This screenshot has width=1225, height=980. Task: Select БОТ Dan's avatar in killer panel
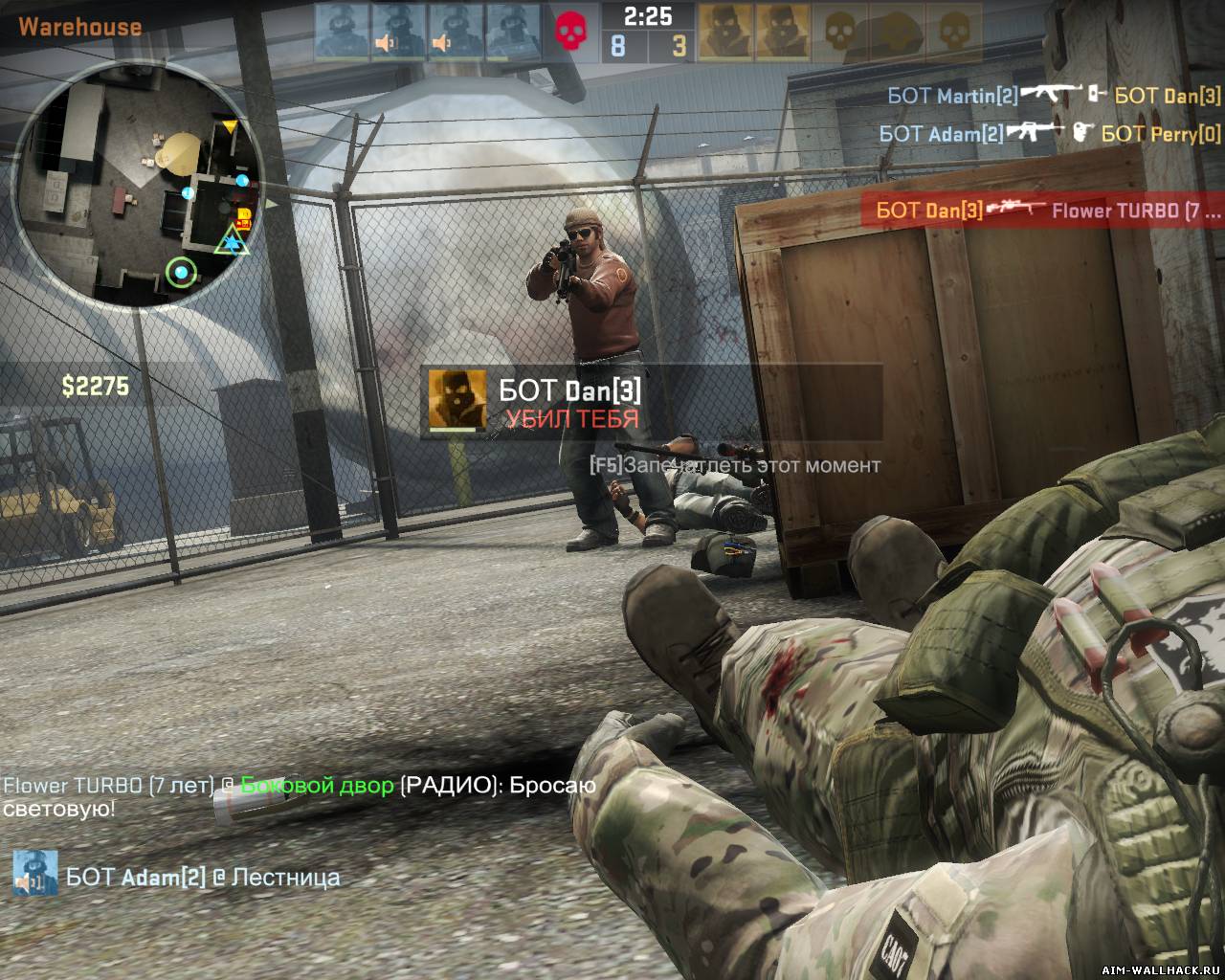(457, 399)
